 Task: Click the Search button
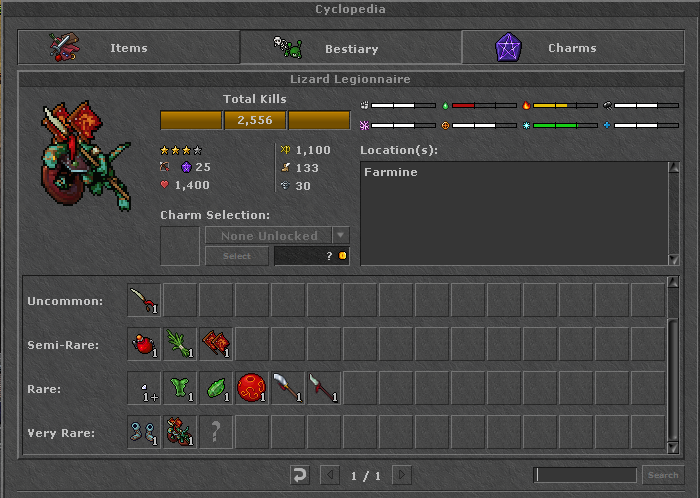click(662, 475)
